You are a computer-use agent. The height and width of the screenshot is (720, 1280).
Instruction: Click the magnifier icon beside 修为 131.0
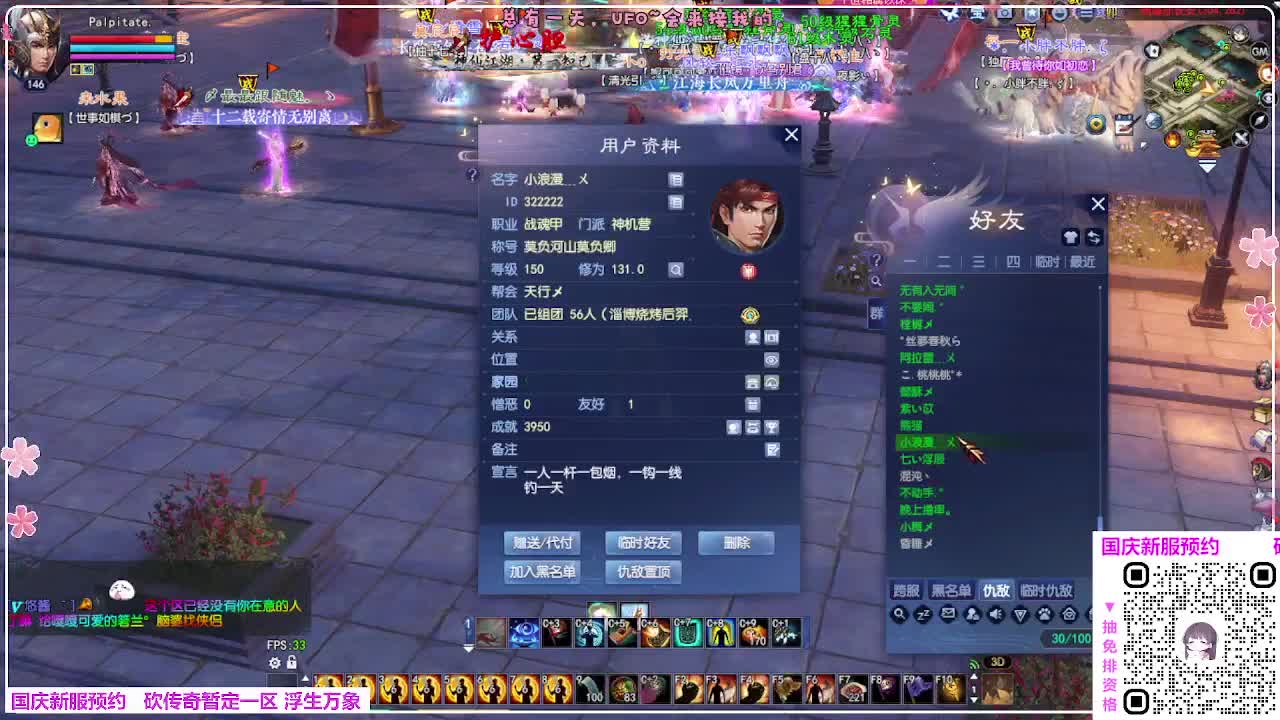coord(675,268)
